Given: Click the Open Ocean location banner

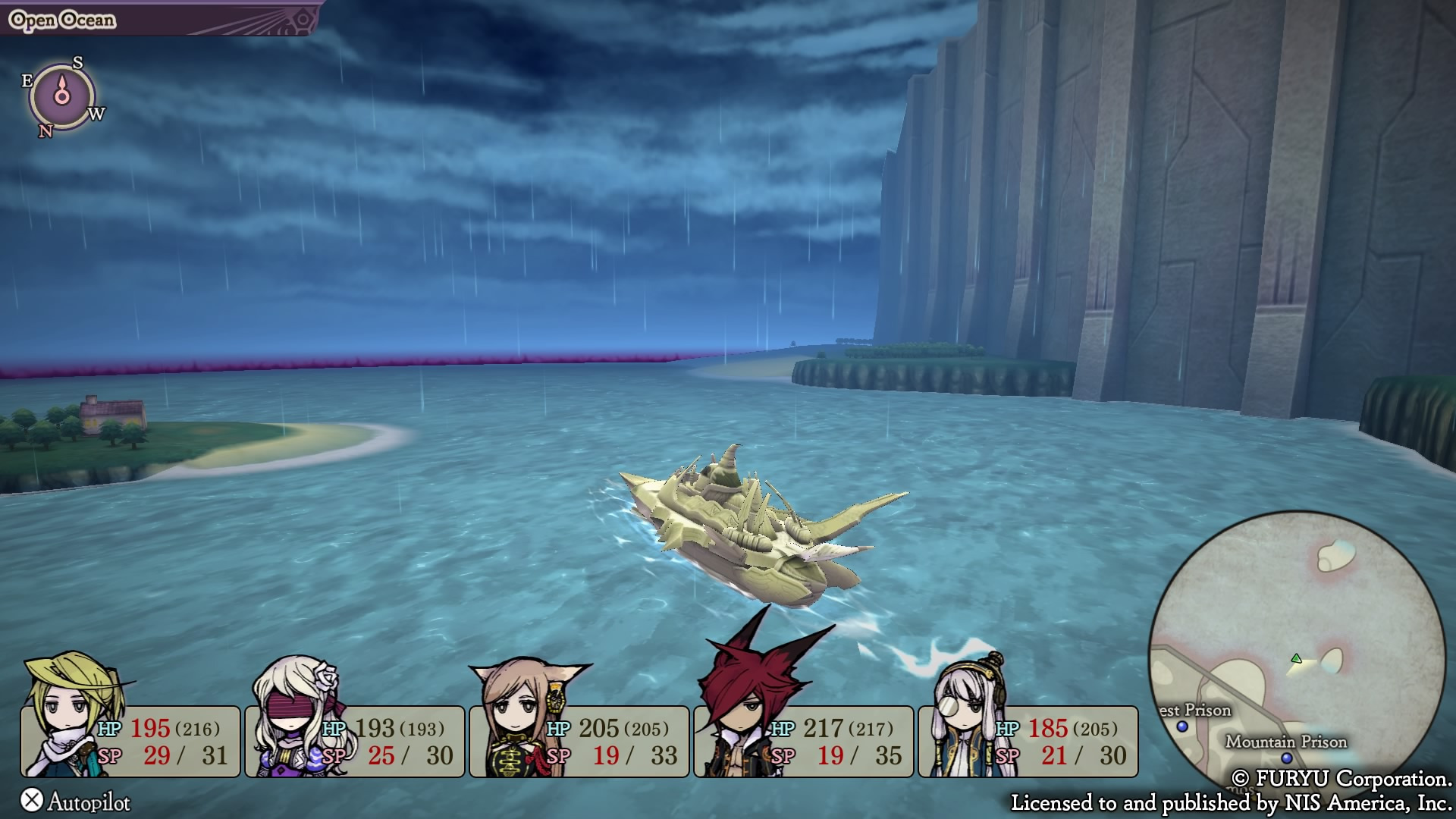Looking at the screenshot, I should tap(62, 20).
